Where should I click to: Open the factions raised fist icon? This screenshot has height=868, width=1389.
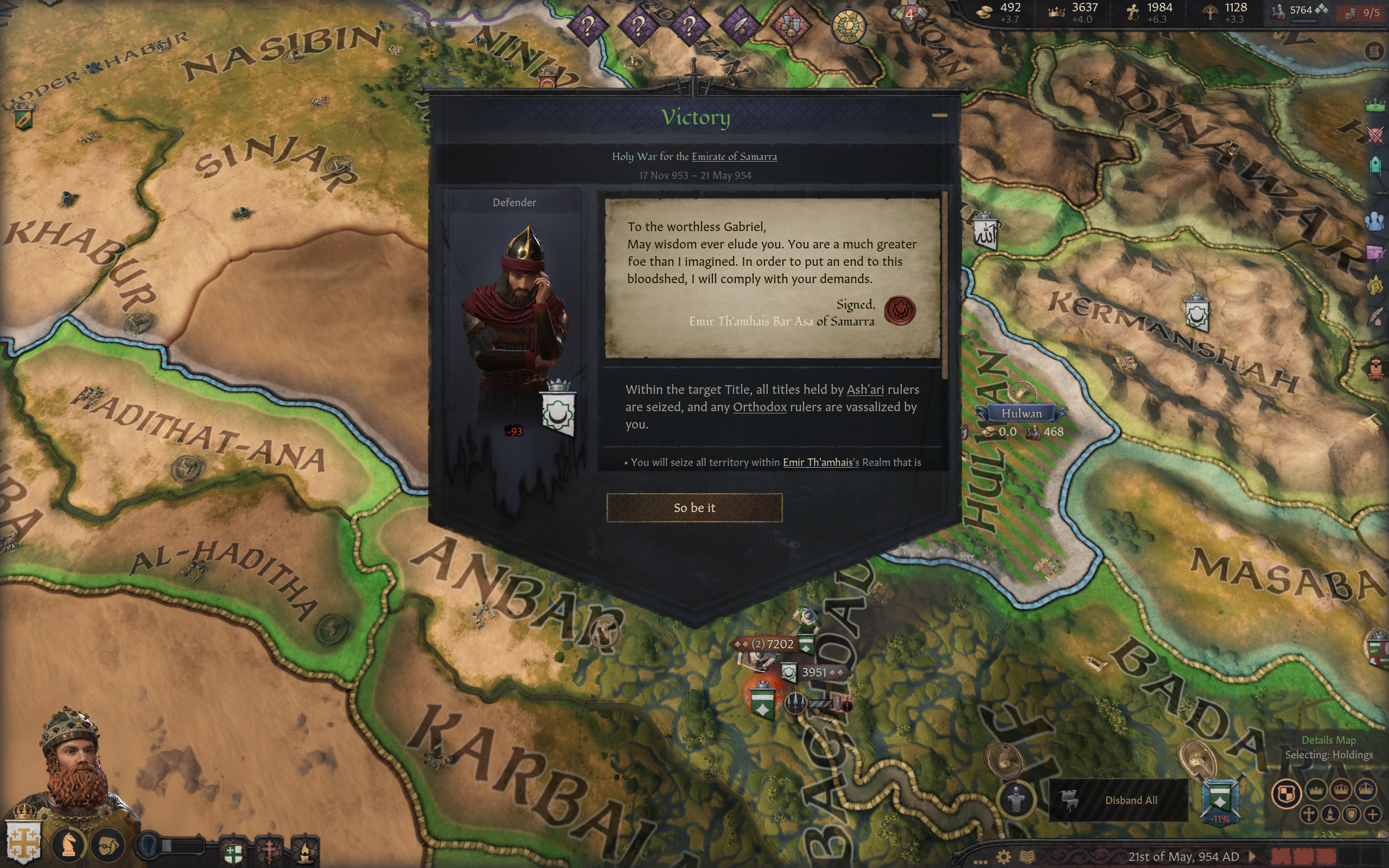tap(1375, 285)
